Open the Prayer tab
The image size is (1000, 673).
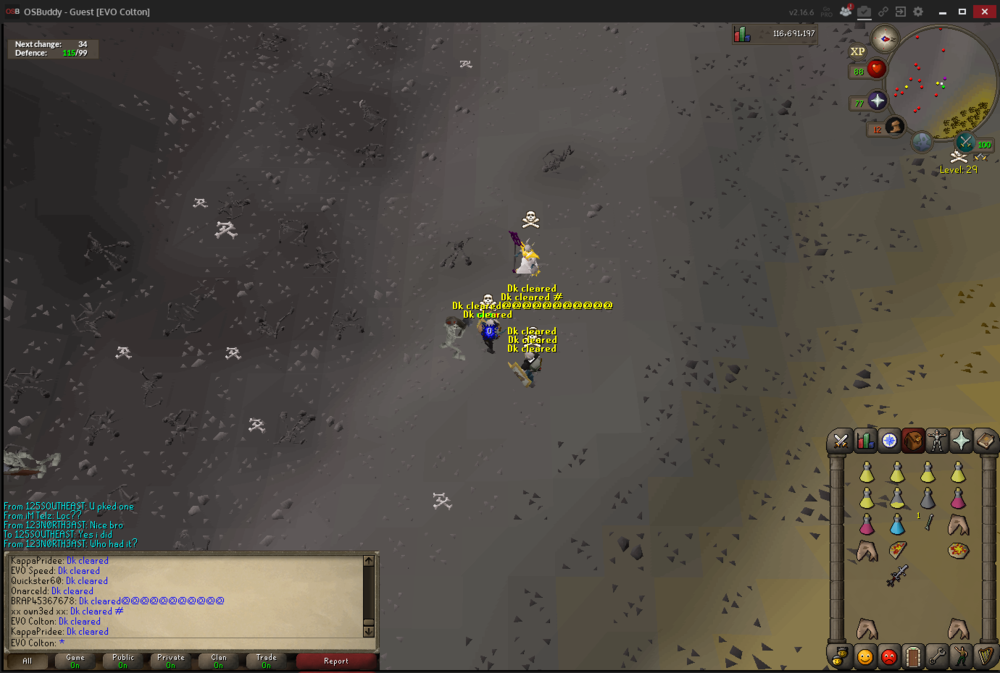[x=961, y=441]
